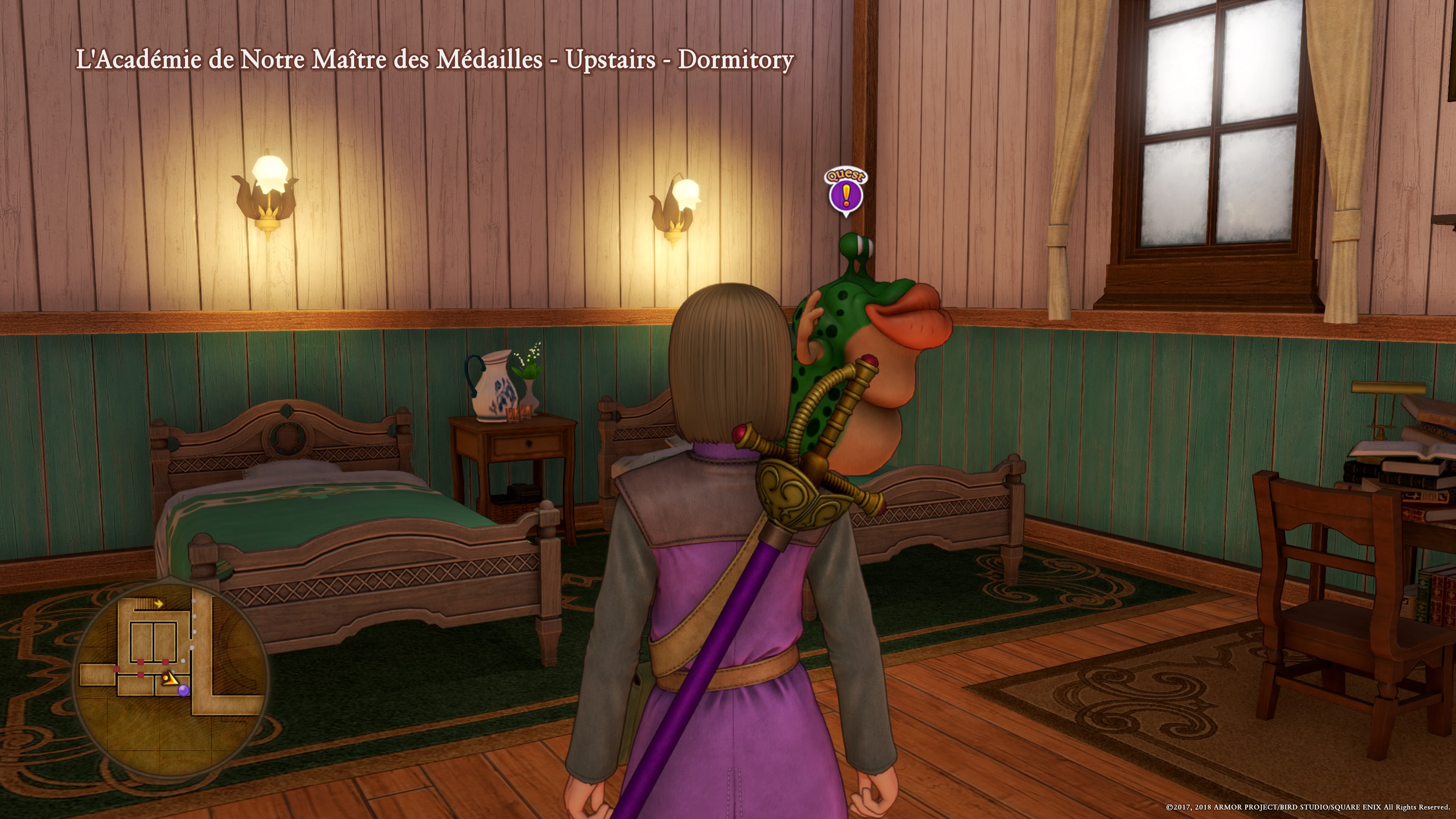Image resolution: width=1456 pixels, height=819 pixels.
Task: Click the purple quest dot on the minimap
Action: [183, 690]
